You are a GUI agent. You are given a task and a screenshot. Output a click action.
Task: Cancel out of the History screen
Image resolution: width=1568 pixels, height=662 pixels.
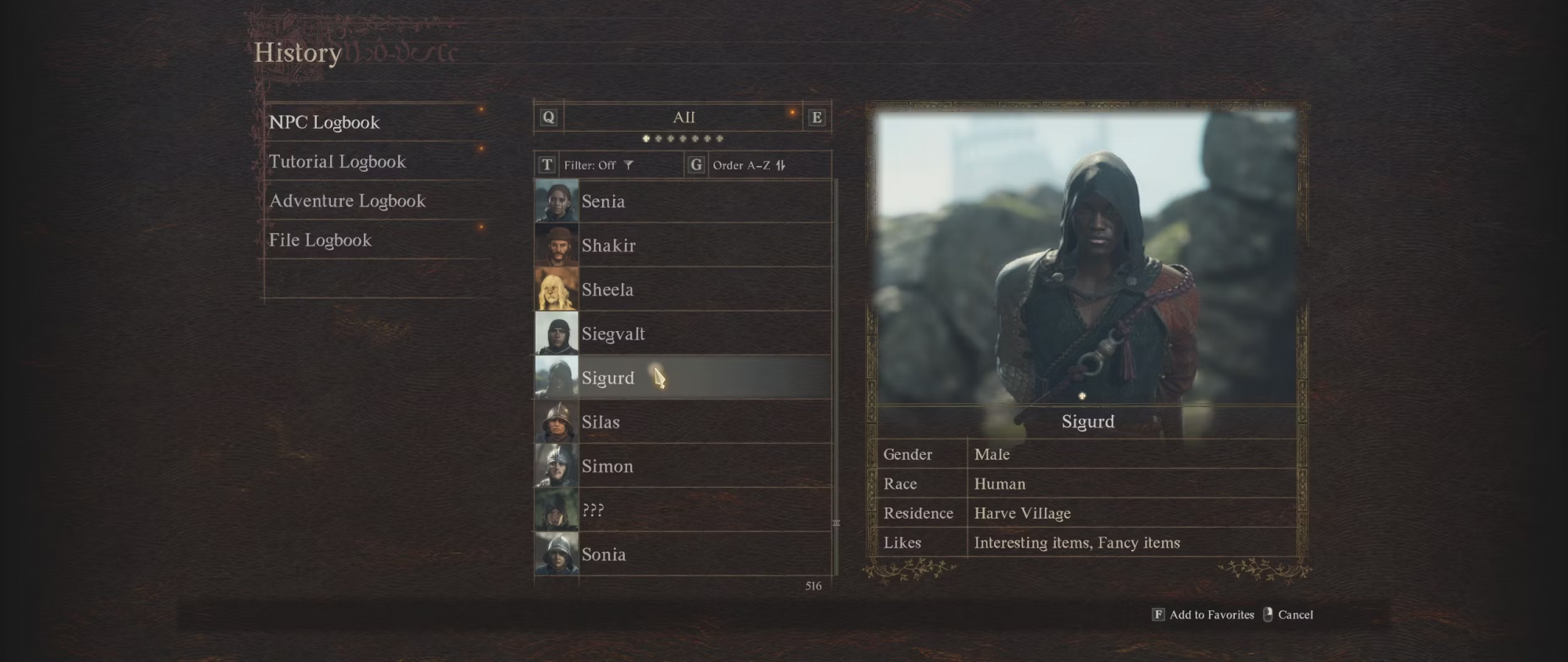point(1289,615)
